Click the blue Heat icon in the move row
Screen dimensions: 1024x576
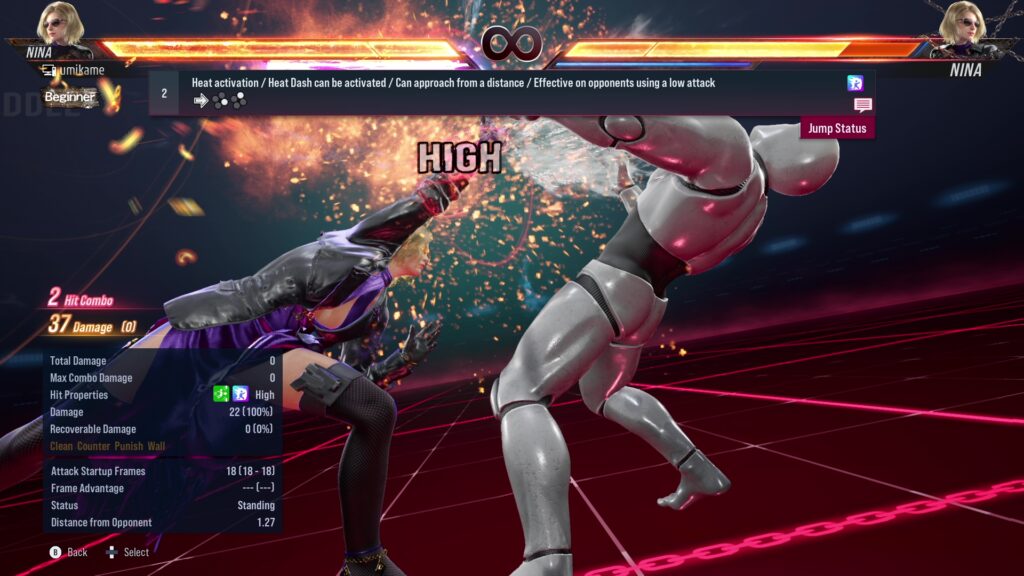point(855,83)
